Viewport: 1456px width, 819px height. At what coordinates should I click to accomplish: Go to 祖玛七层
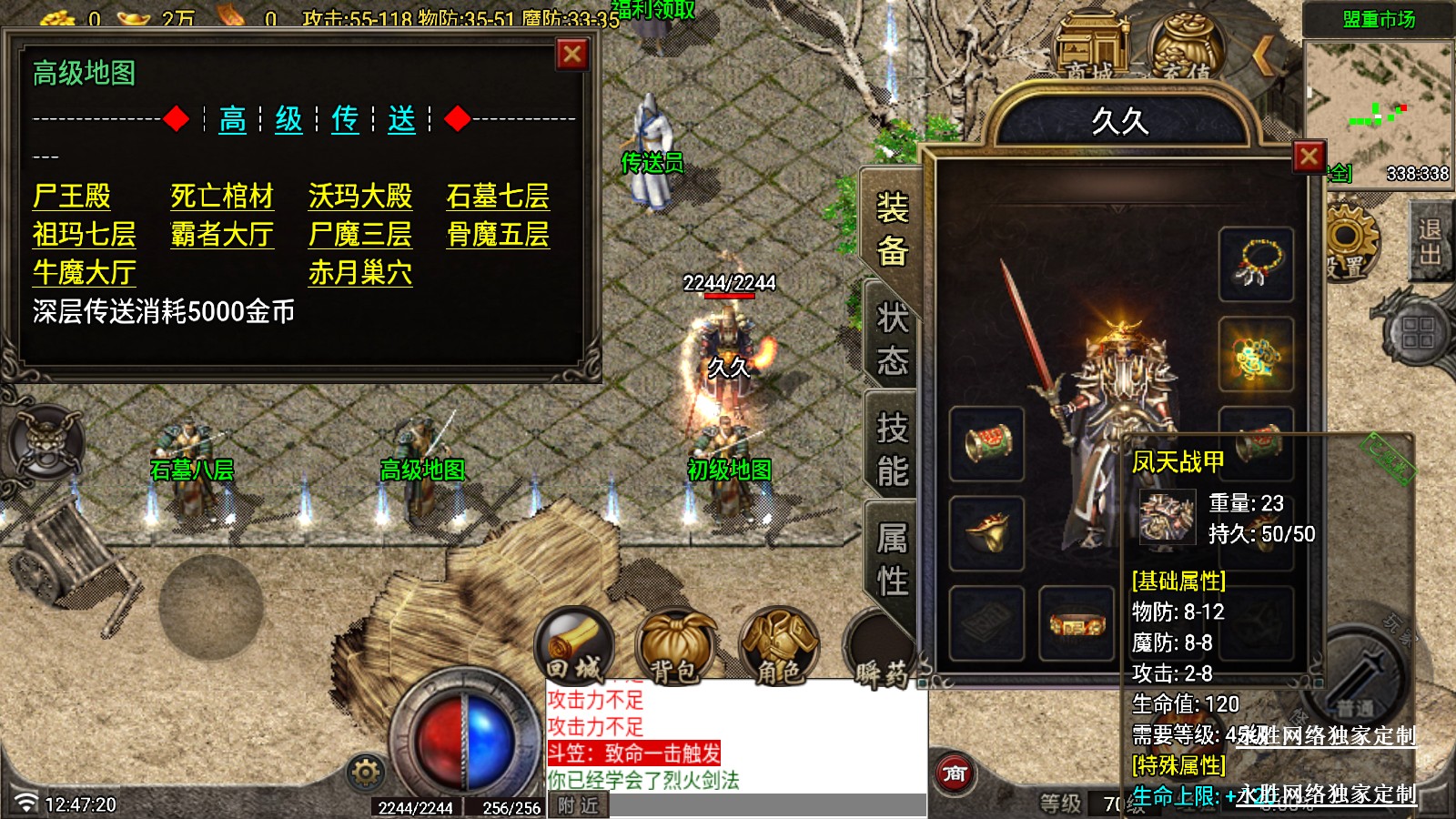(x=84, y=235)
